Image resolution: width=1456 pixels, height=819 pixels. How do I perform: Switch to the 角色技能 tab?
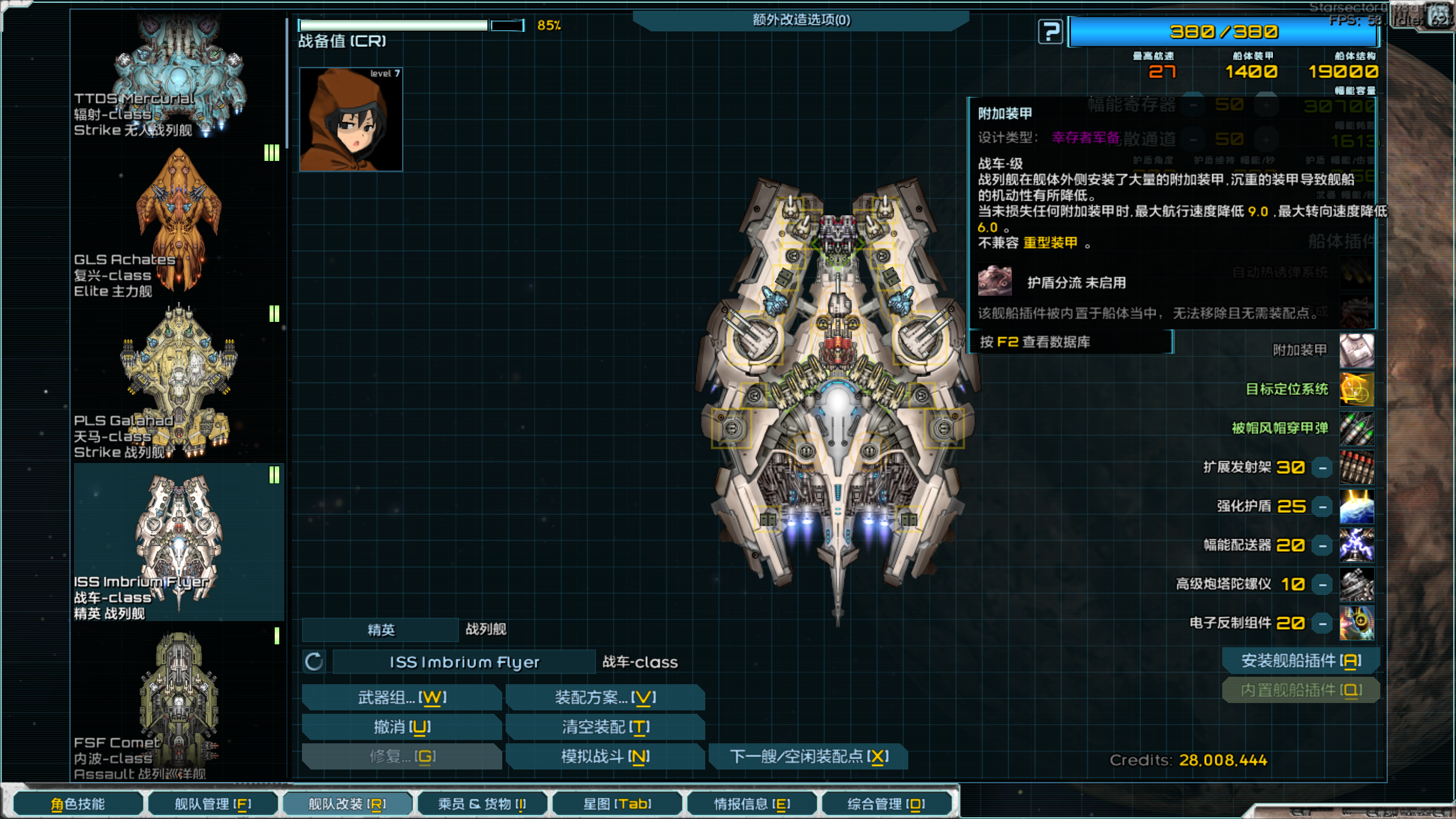point(78,804)
